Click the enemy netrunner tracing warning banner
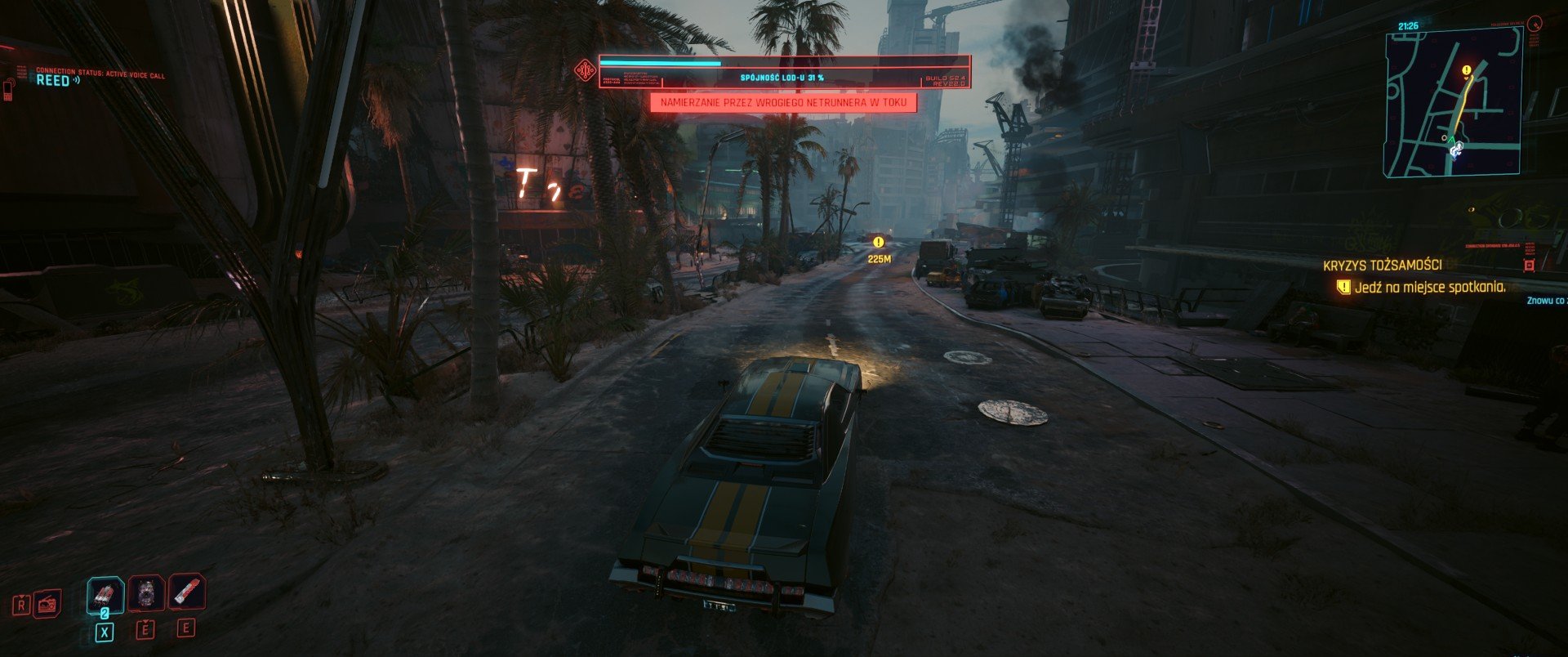 (x=783, y=103)
